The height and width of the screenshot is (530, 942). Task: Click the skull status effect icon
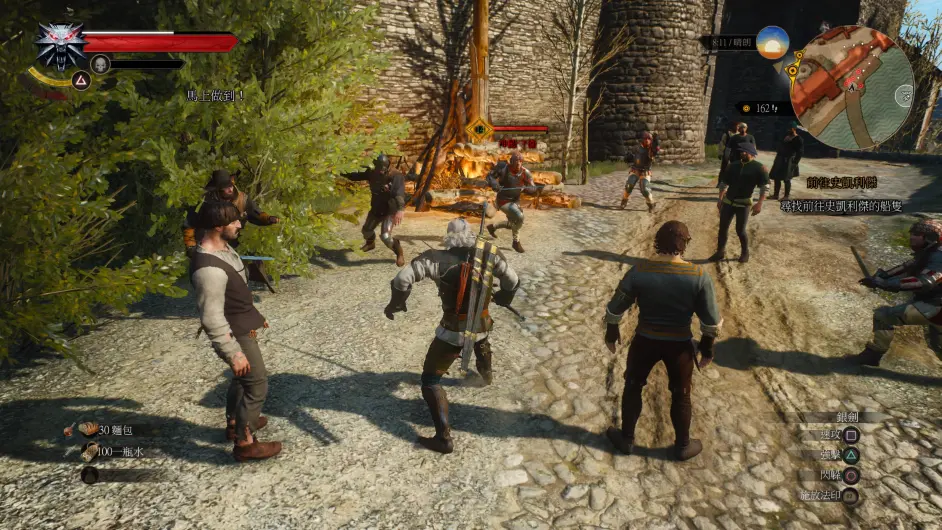[100, 64]
